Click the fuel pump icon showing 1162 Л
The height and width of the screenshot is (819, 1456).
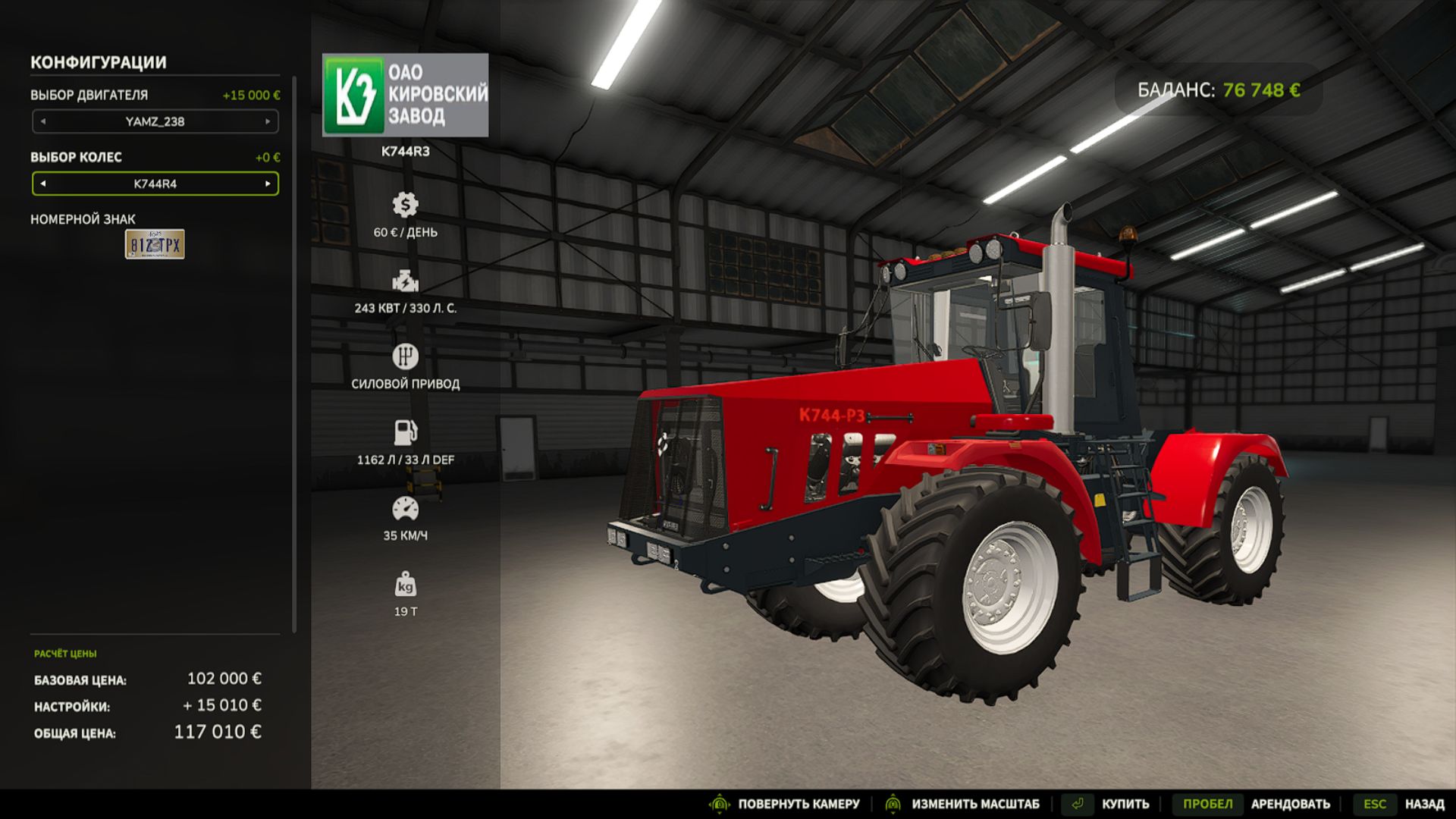(406, 431)
